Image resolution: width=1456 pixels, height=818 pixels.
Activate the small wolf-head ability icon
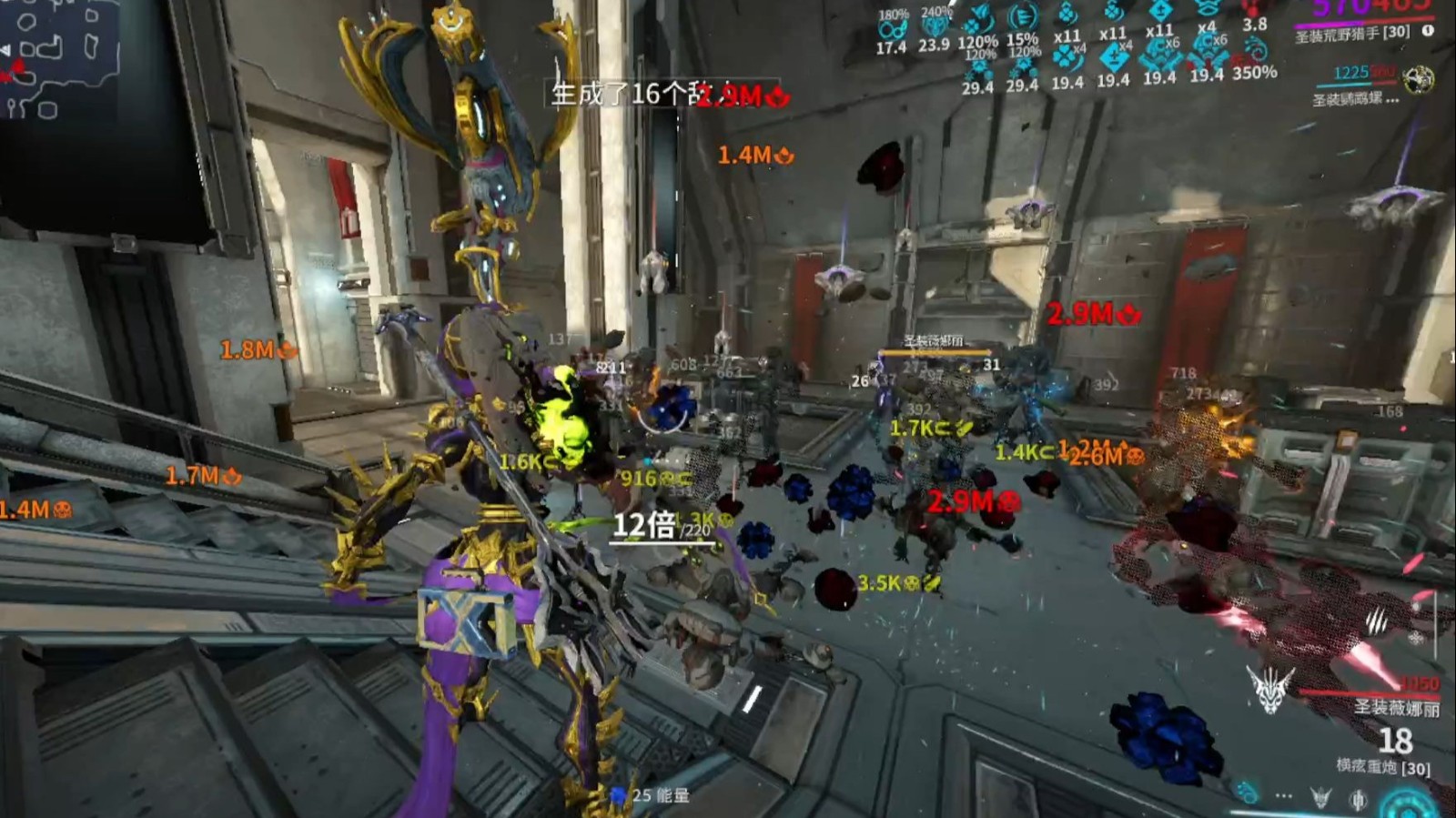click(1320, 798)
